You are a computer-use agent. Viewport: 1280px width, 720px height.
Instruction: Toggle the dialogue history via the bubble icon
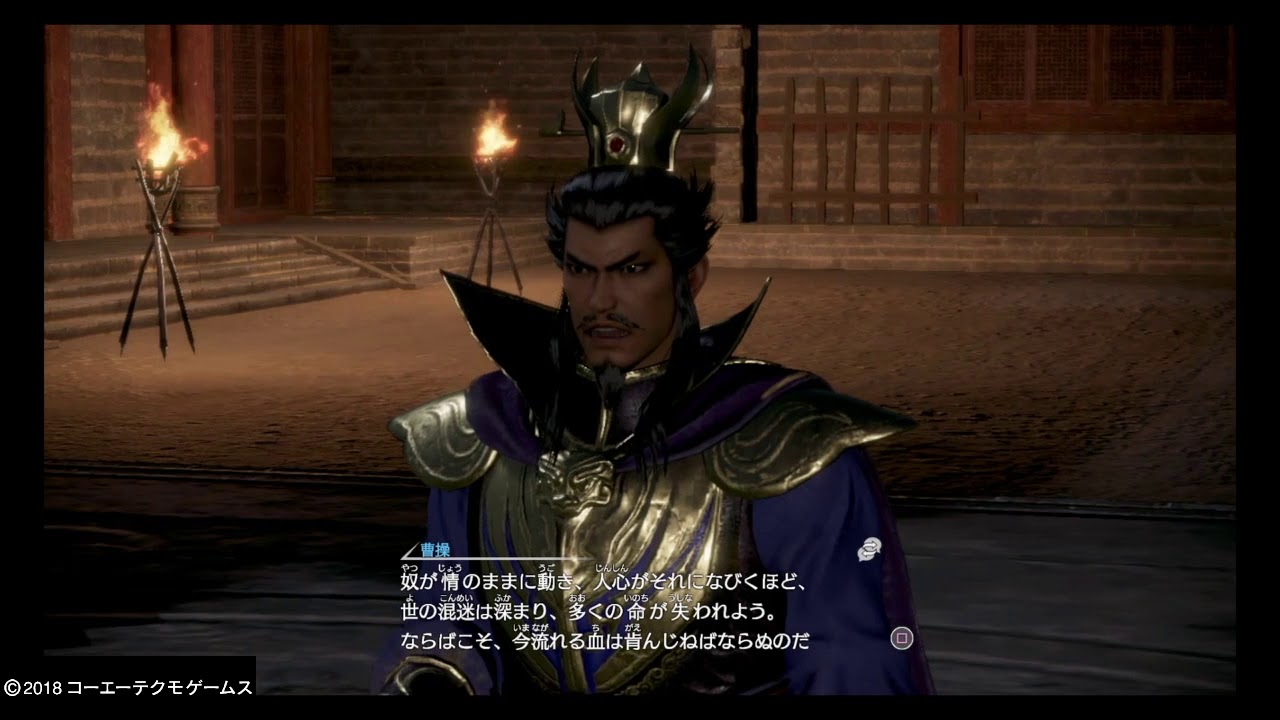click(869, 546)
